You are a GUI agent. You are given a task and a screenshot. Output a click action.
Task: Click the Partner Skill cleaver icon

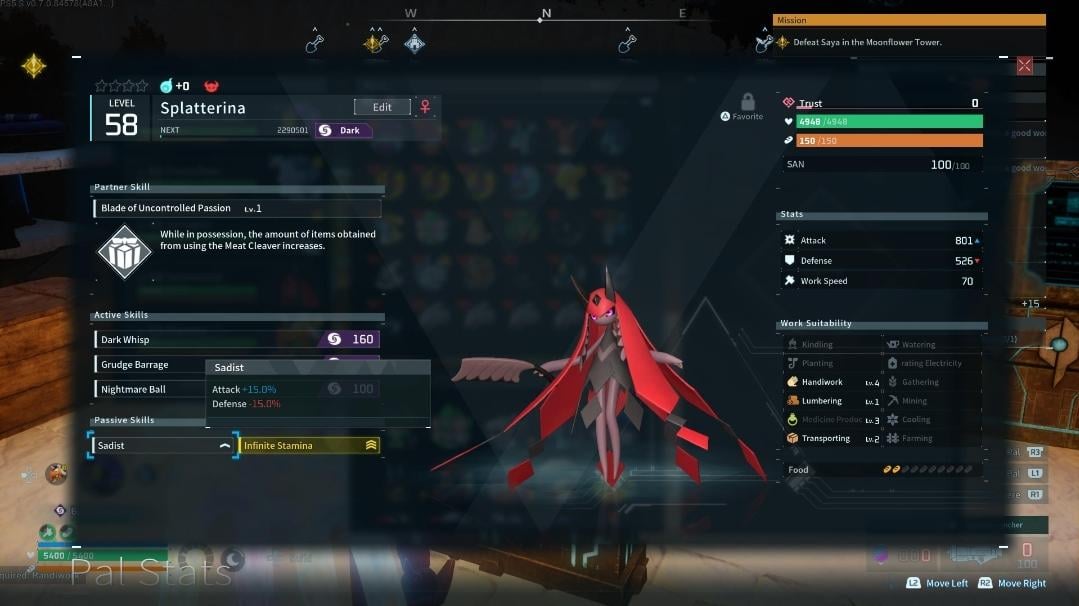pos(124,251)
